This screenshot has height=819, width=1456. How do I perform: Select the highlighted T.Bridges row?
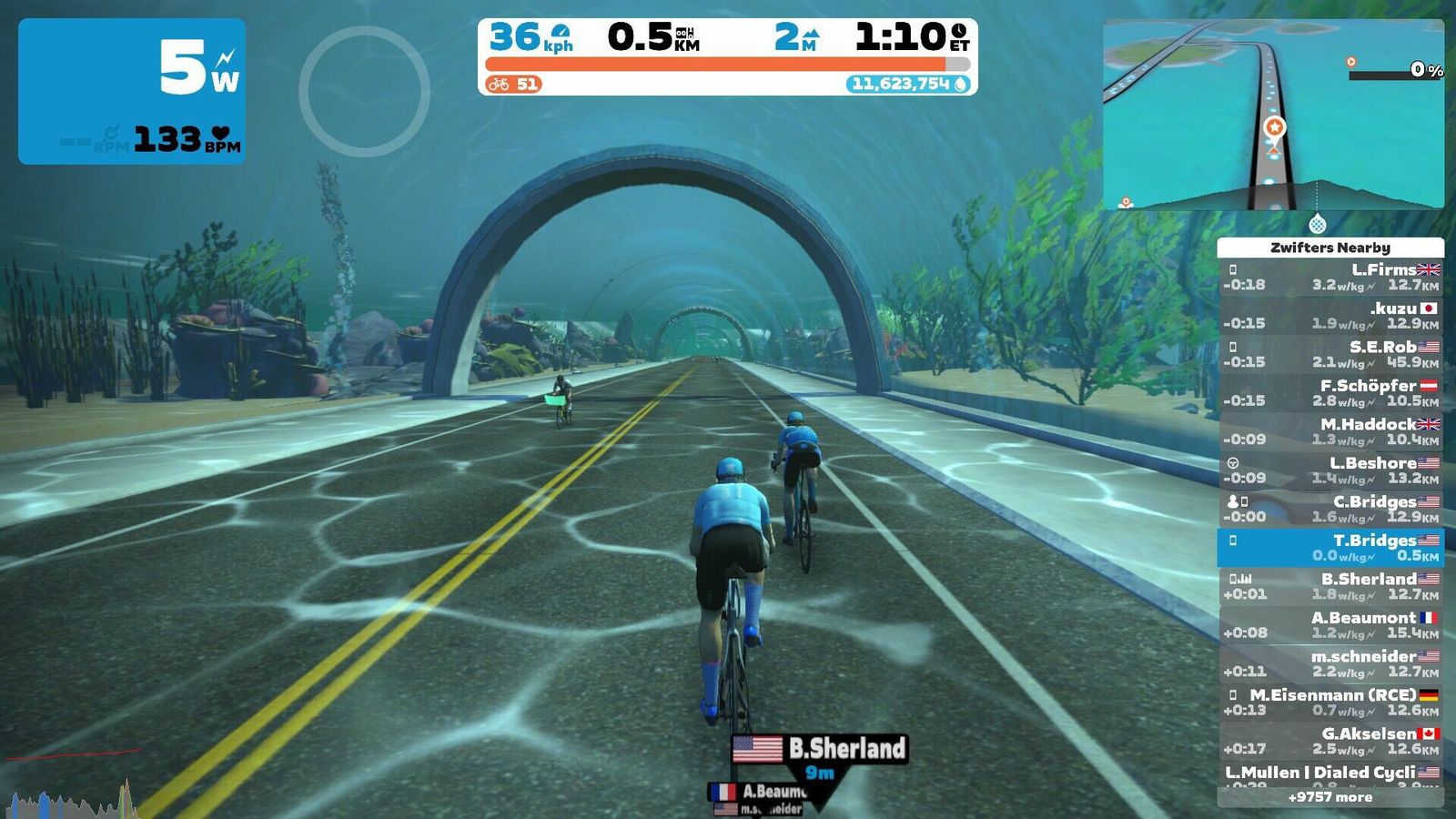pyautogui.click(x=1330, y=547)
